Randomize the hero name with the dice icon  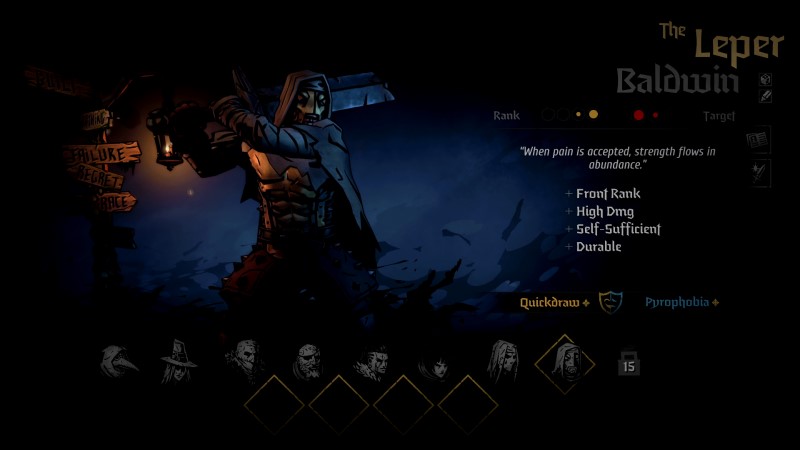(765, 79)
